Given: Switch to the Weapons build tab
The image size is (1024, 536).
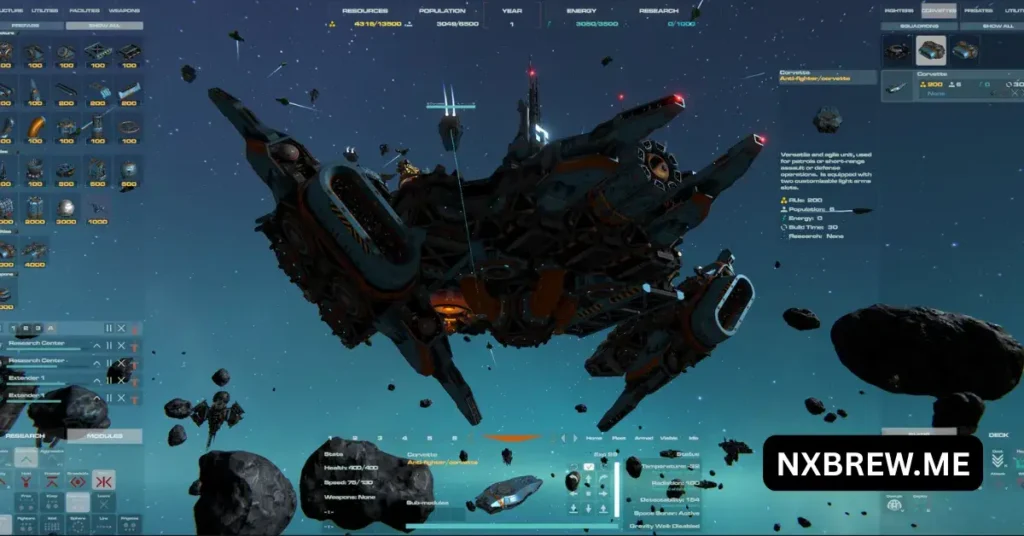Looking at the screenshot, I should (124, 10).
